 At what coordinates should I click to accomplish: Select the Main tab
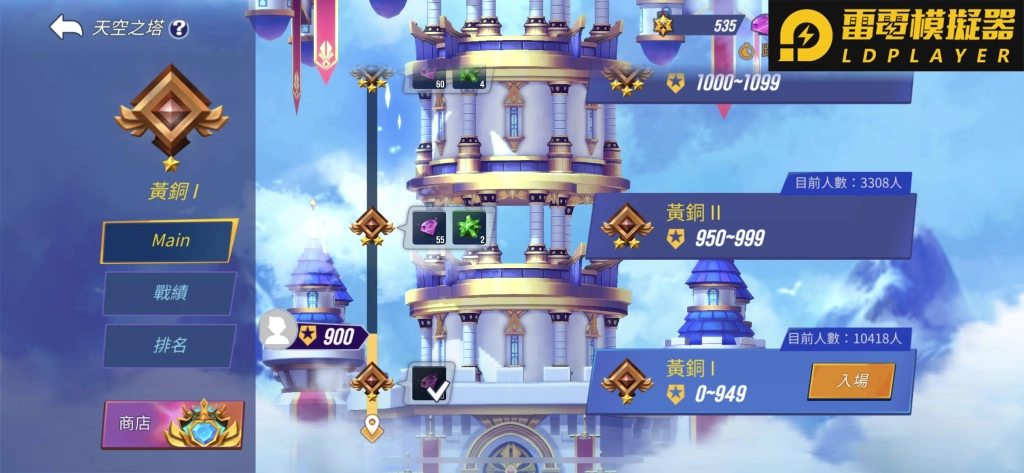point(170,241)
